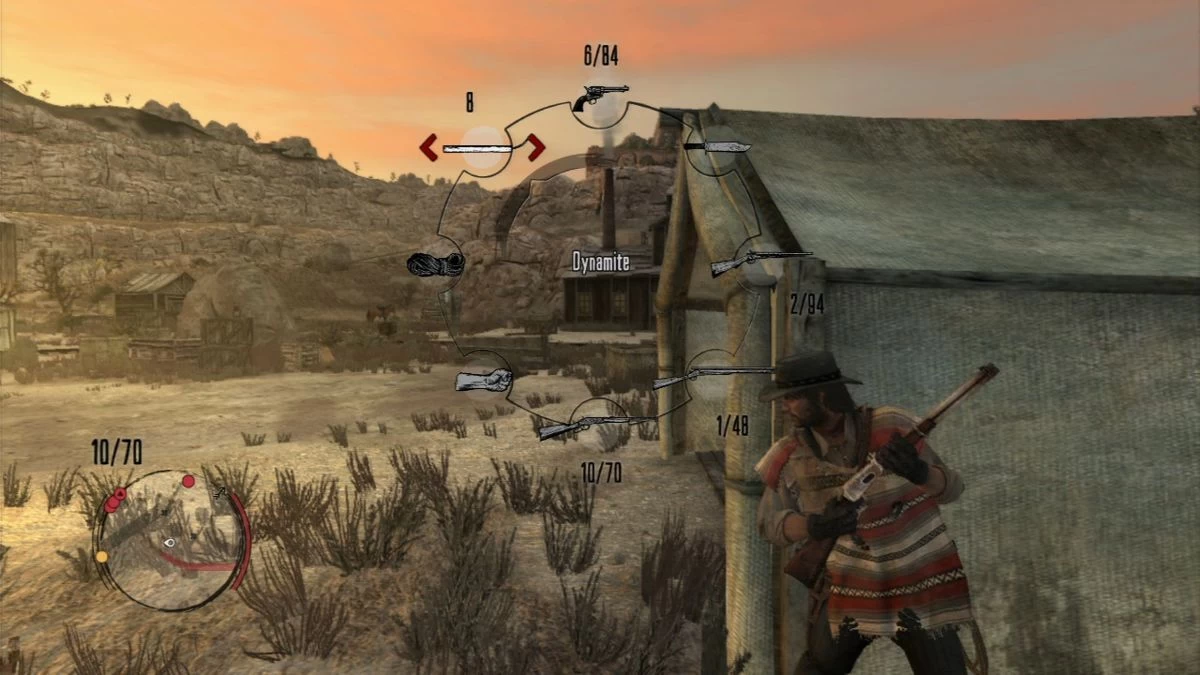Select the highlighted dynamite stick slot
The height and width of the screenshot is (675, 1200).
pyautogui.click(x=482, y=148)
